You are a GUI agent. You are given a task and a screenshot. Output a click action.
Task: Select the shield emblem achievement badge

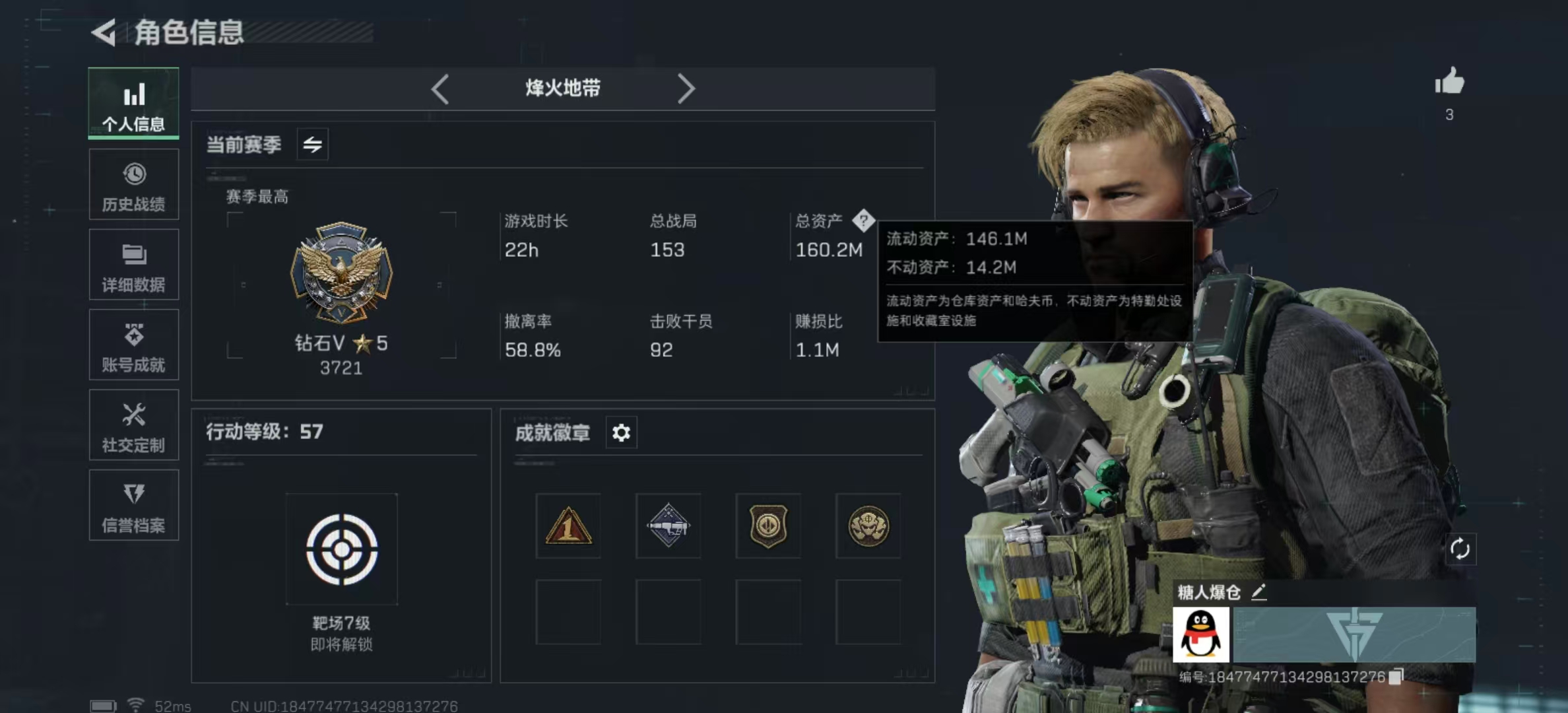click(768, 526)
